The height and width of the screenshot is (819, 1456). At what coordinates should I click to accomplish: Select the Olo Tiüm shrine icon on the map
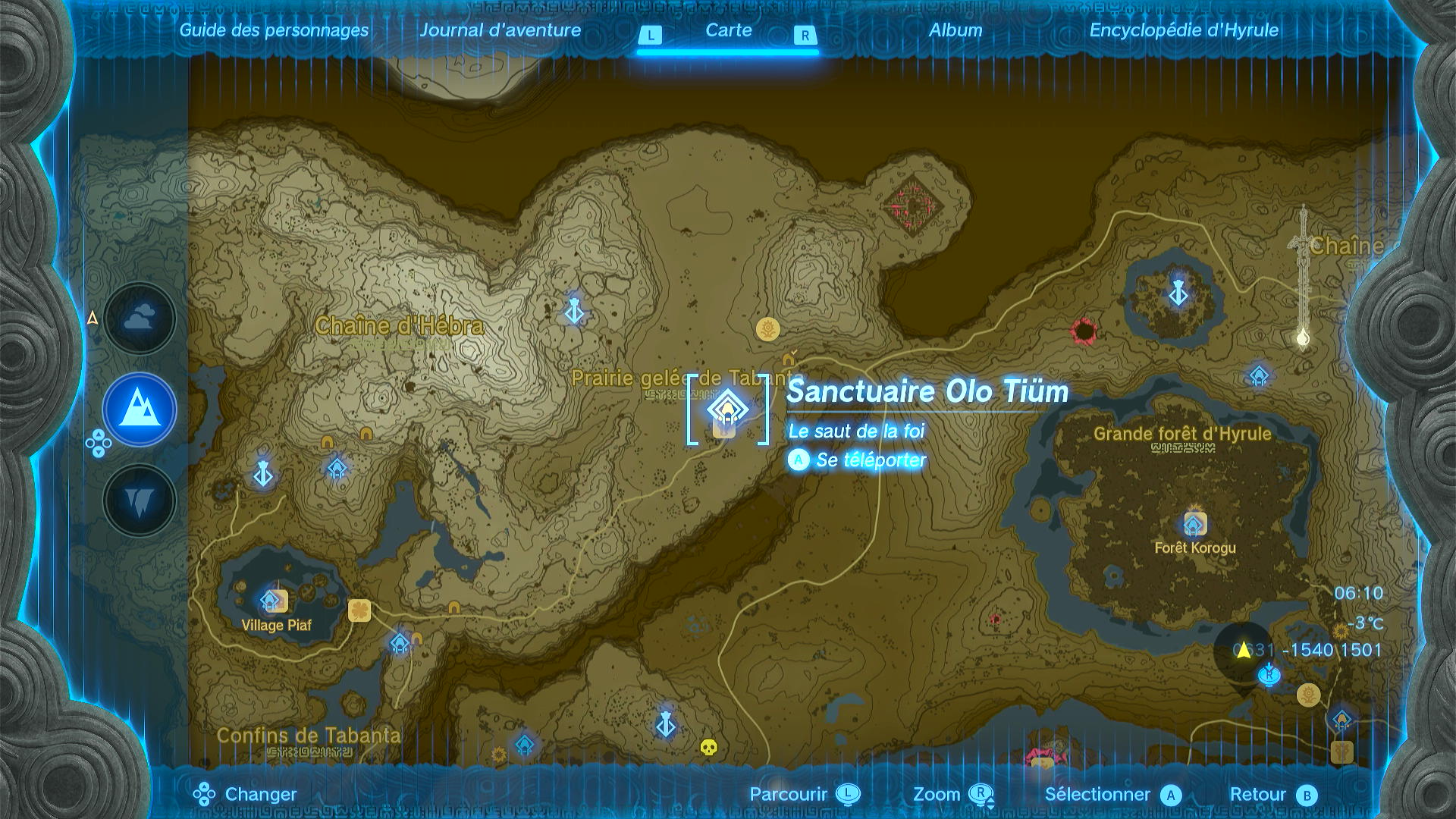point(726,409)
